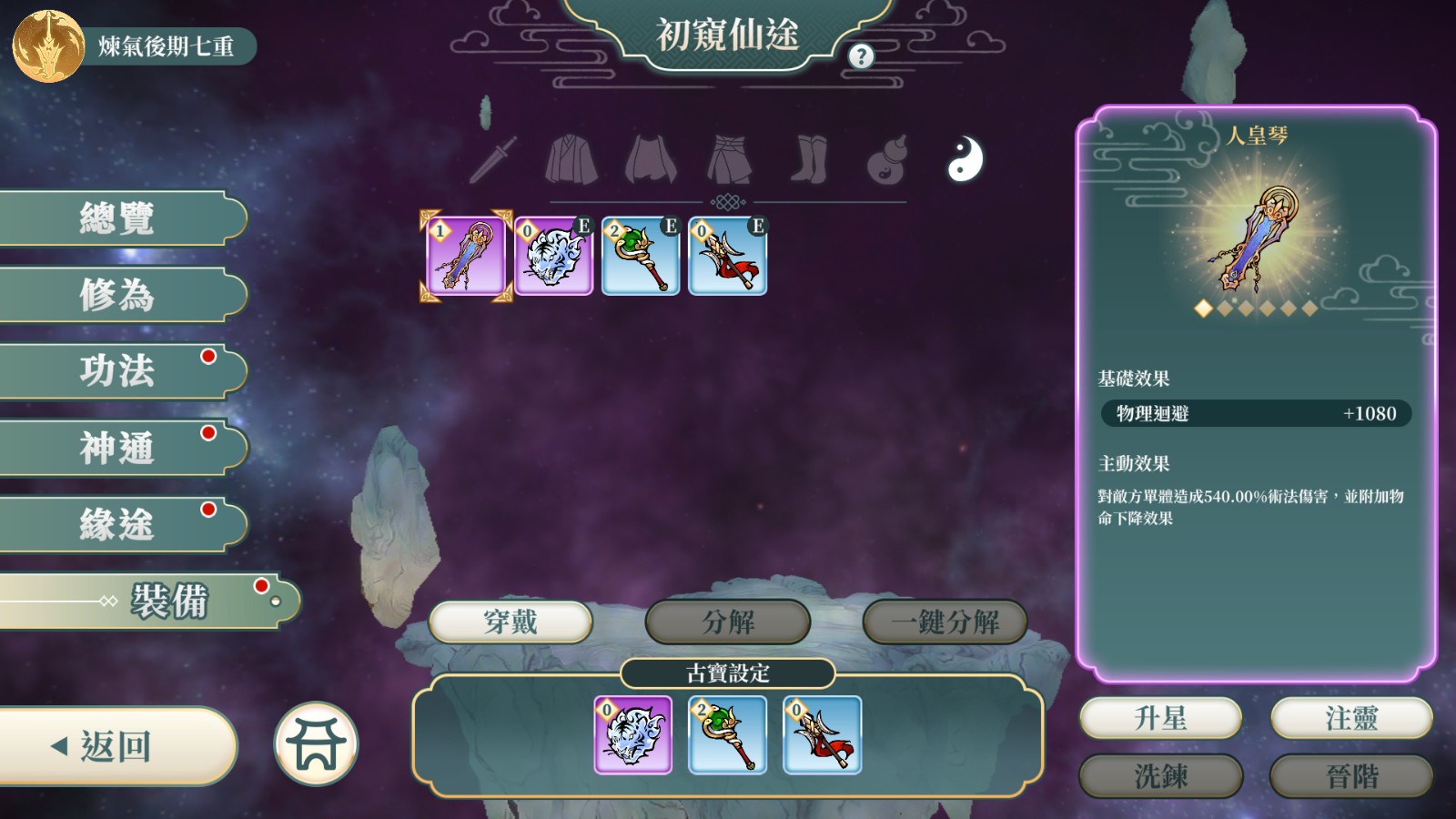Open the question mark help button
Image resolution: width=1456 pixels, height=819 pixels.
[x=861, y=56]
